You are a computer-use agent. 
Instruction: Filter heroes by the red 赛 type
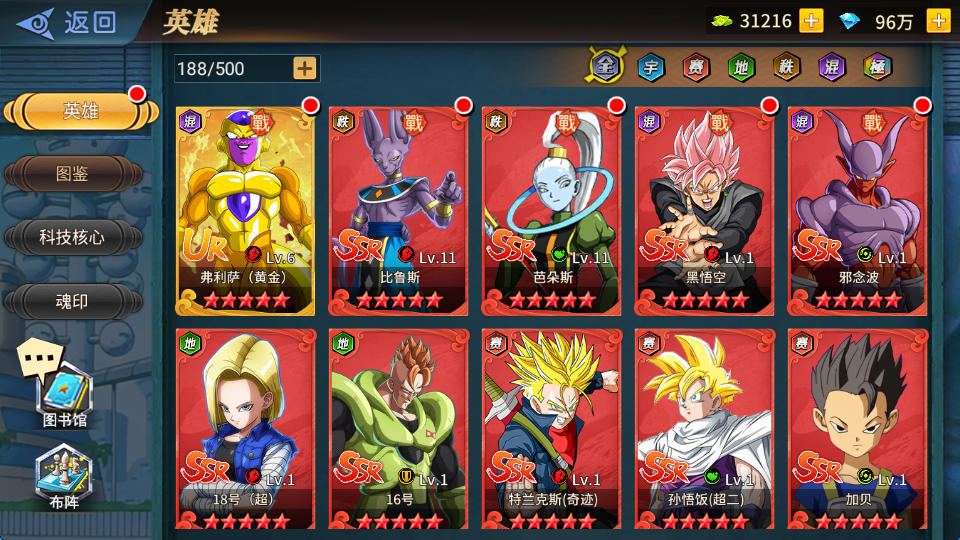(x=696, y=67)
